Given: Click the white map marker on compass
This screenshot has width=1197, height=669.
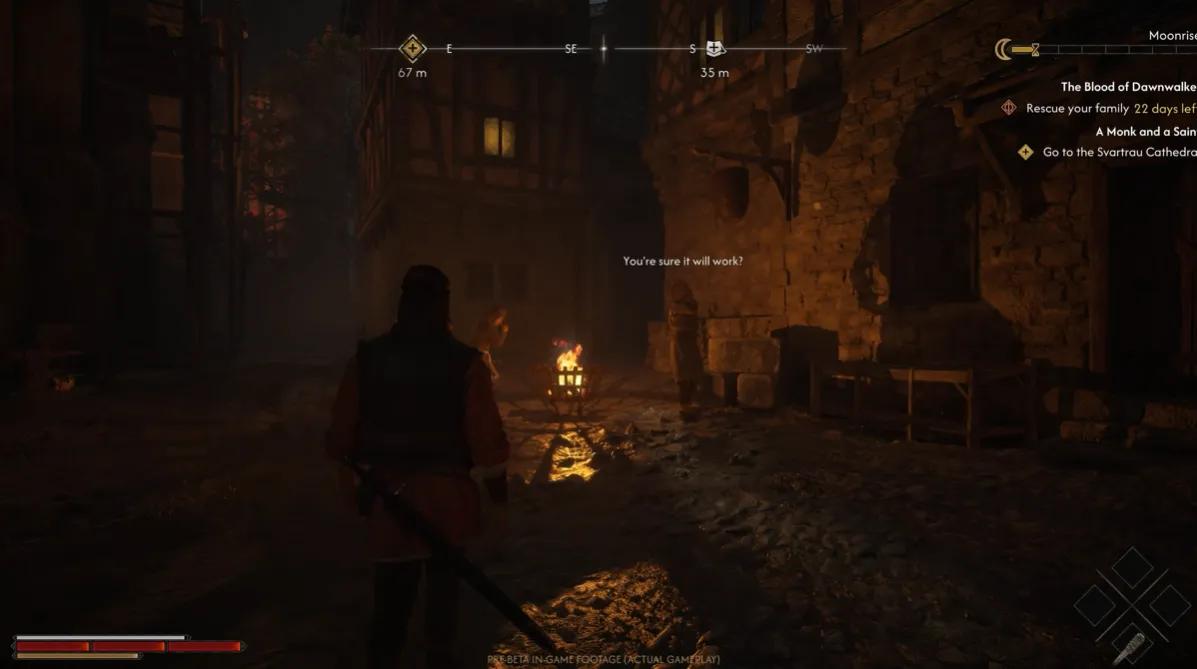Looking at the screenshot, I should click(714, 48).
